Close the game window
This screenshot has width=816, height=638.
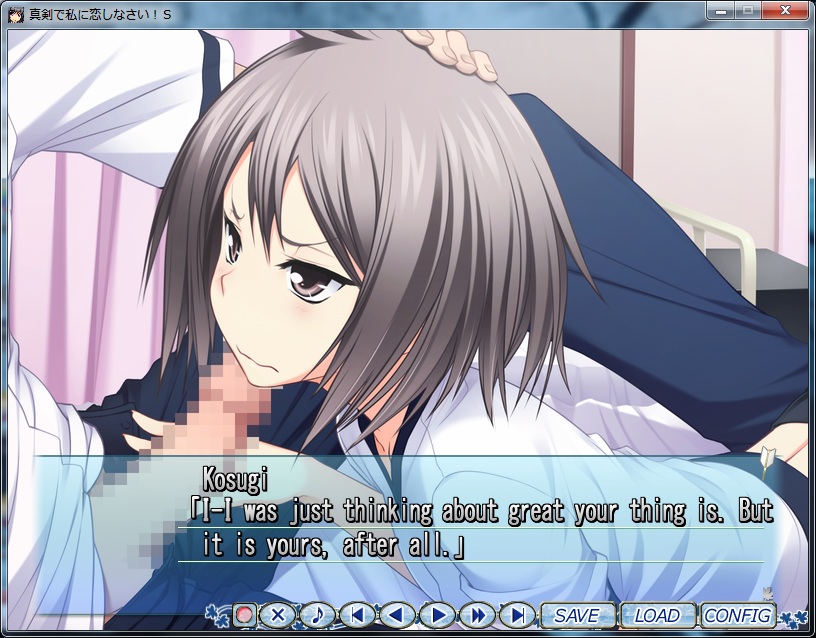pyautogui.click(x=784, y=11)
